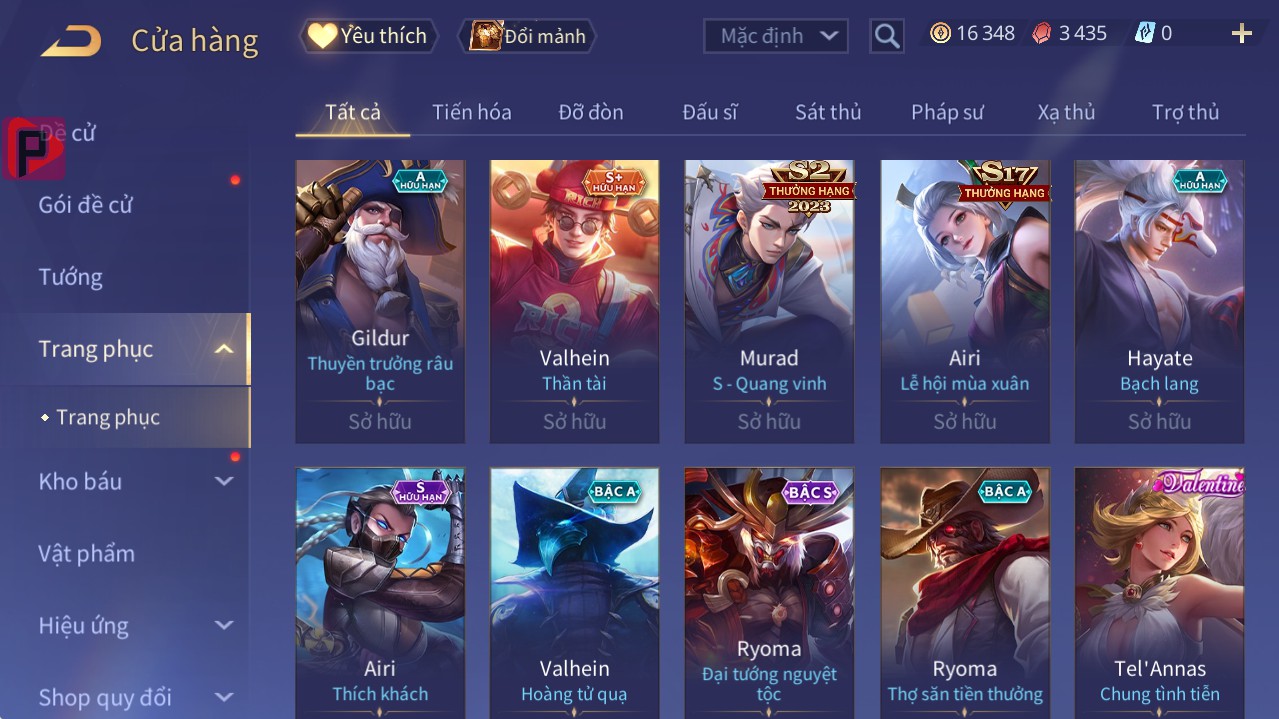
Task: Select the Đấu sĩ category tab
Action: (x=709, y=112)
